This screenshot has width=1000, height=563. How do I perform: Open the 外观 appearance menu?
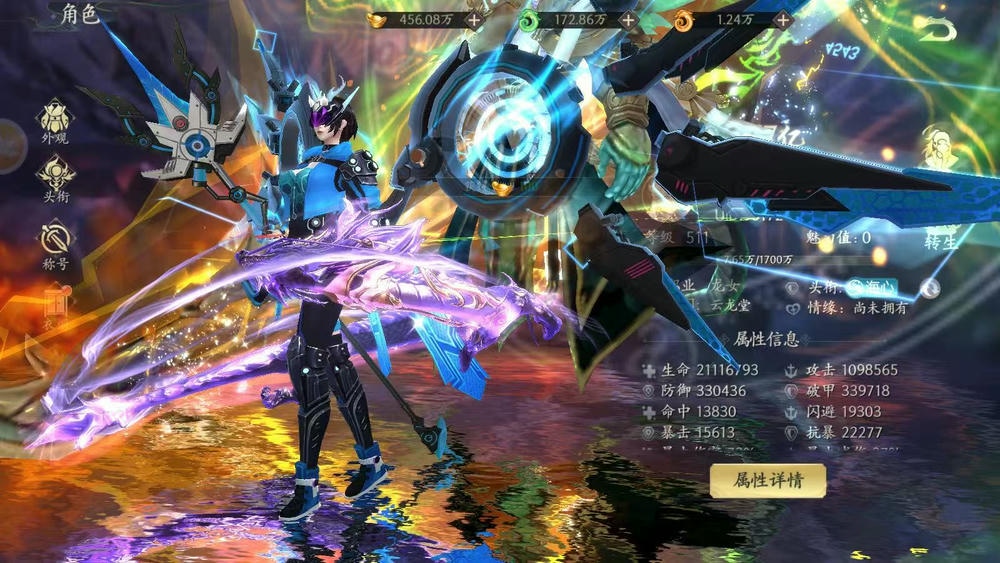click(x=55, y=120)
